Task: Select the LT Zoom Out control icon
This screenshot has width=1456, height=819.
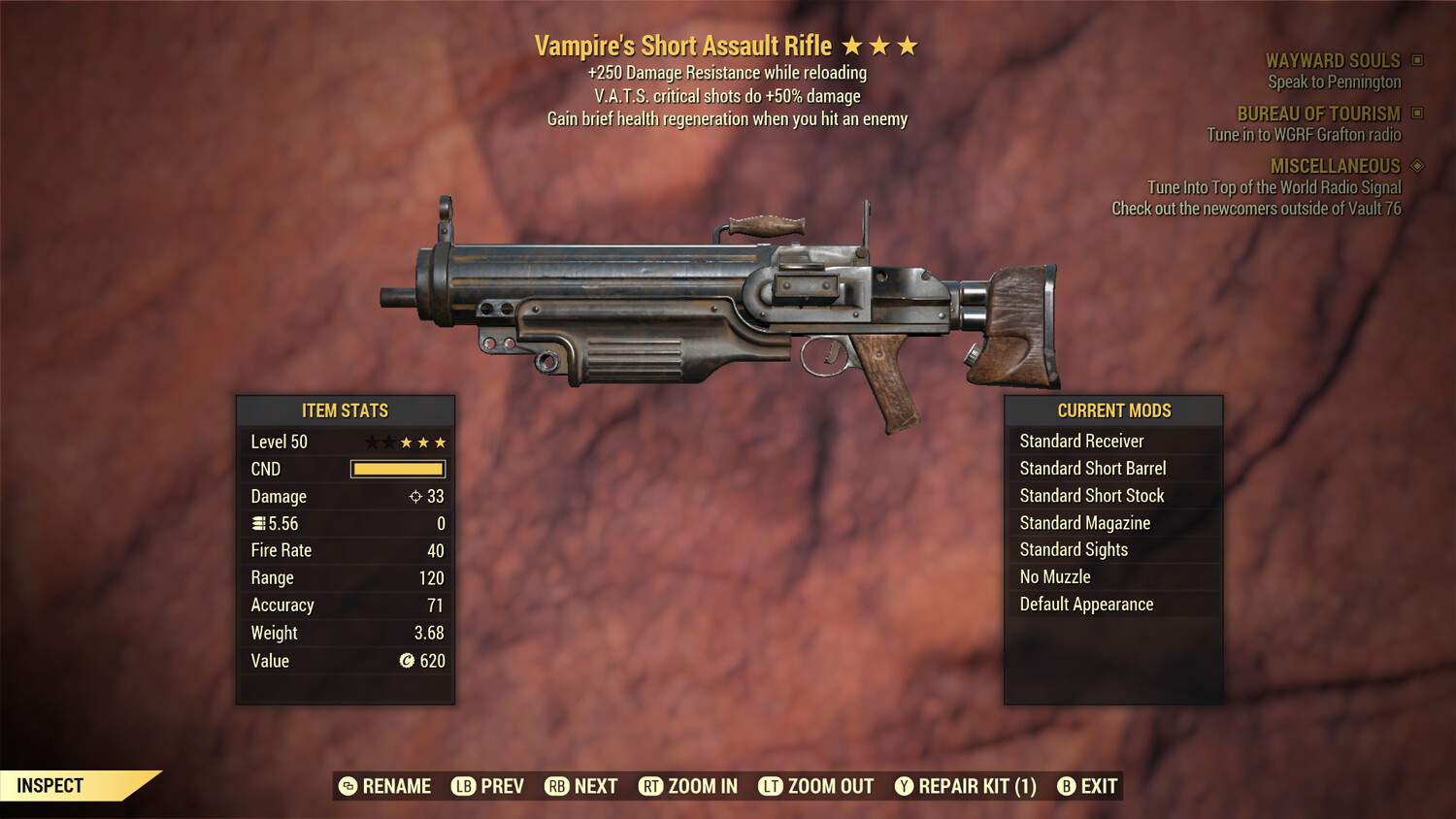Action: pyautogui.click(x=771, y=786)
